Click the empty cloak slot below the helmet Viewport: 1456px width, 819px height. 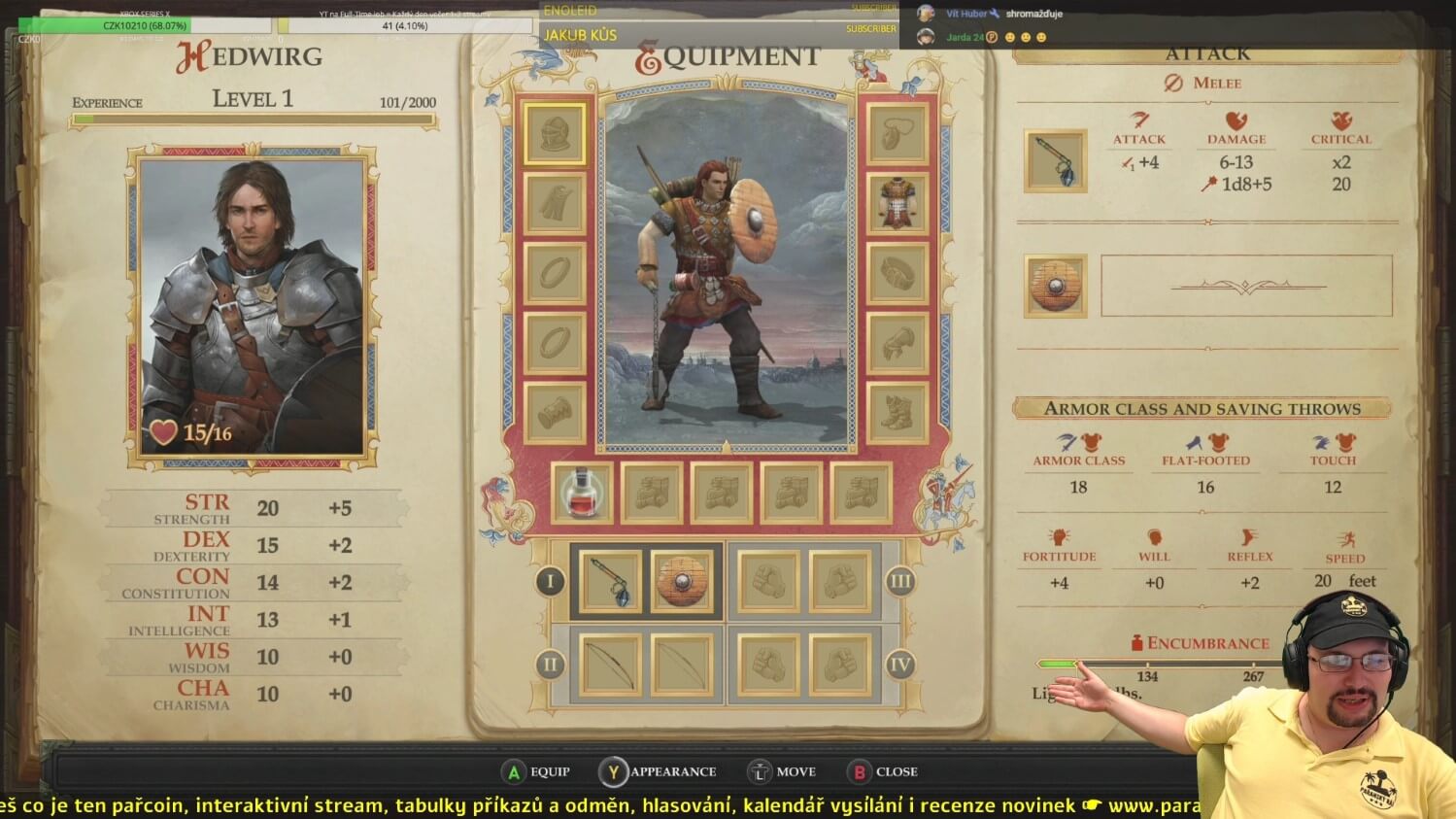coord(555,203)
